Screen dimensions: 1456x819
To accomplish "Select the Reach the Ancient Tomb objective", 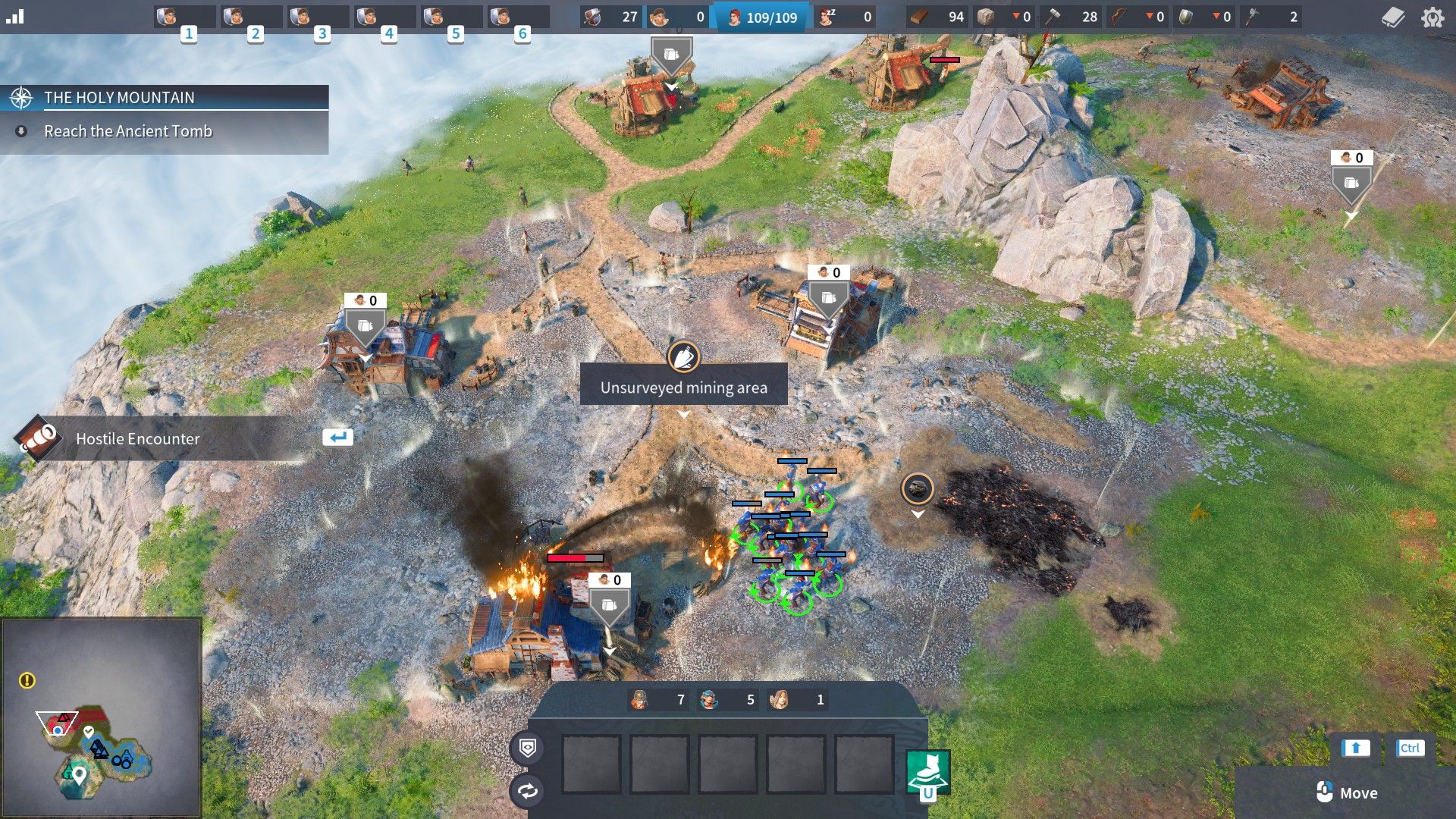I will [x=128, y=131].
